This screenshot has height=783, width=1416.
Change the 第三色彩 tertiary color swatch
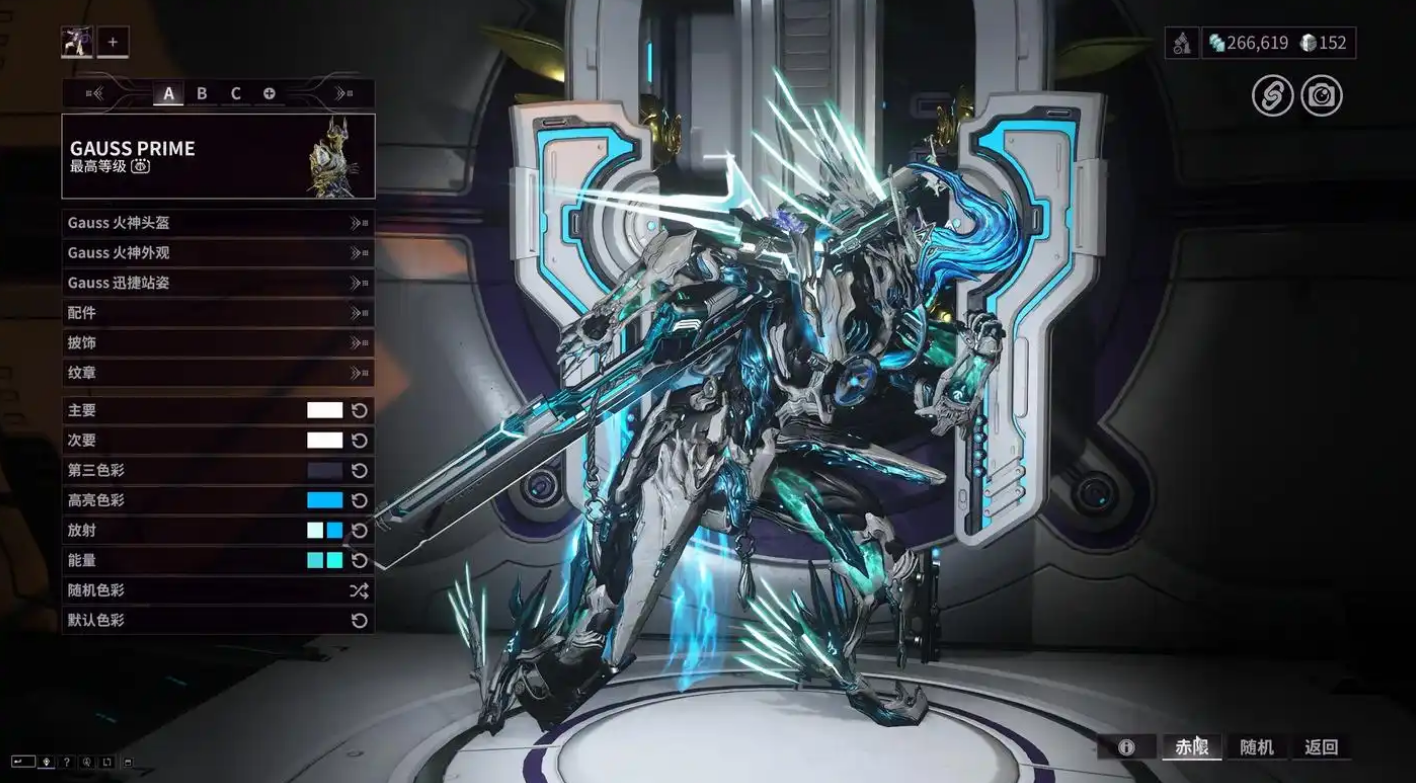324,470
